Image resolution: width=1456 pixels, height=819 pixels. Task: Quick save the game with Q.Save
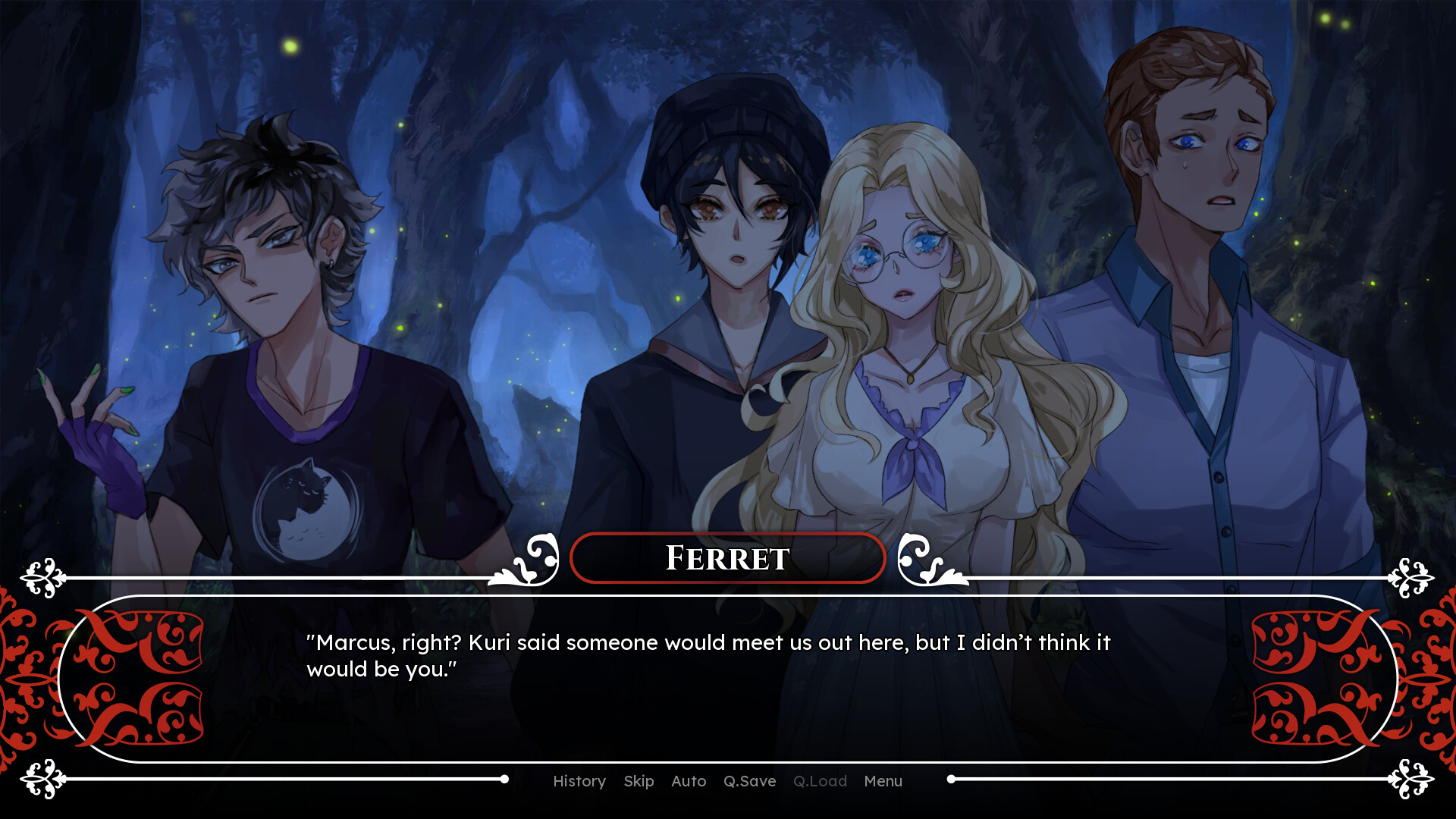click(x=749, y=781)
